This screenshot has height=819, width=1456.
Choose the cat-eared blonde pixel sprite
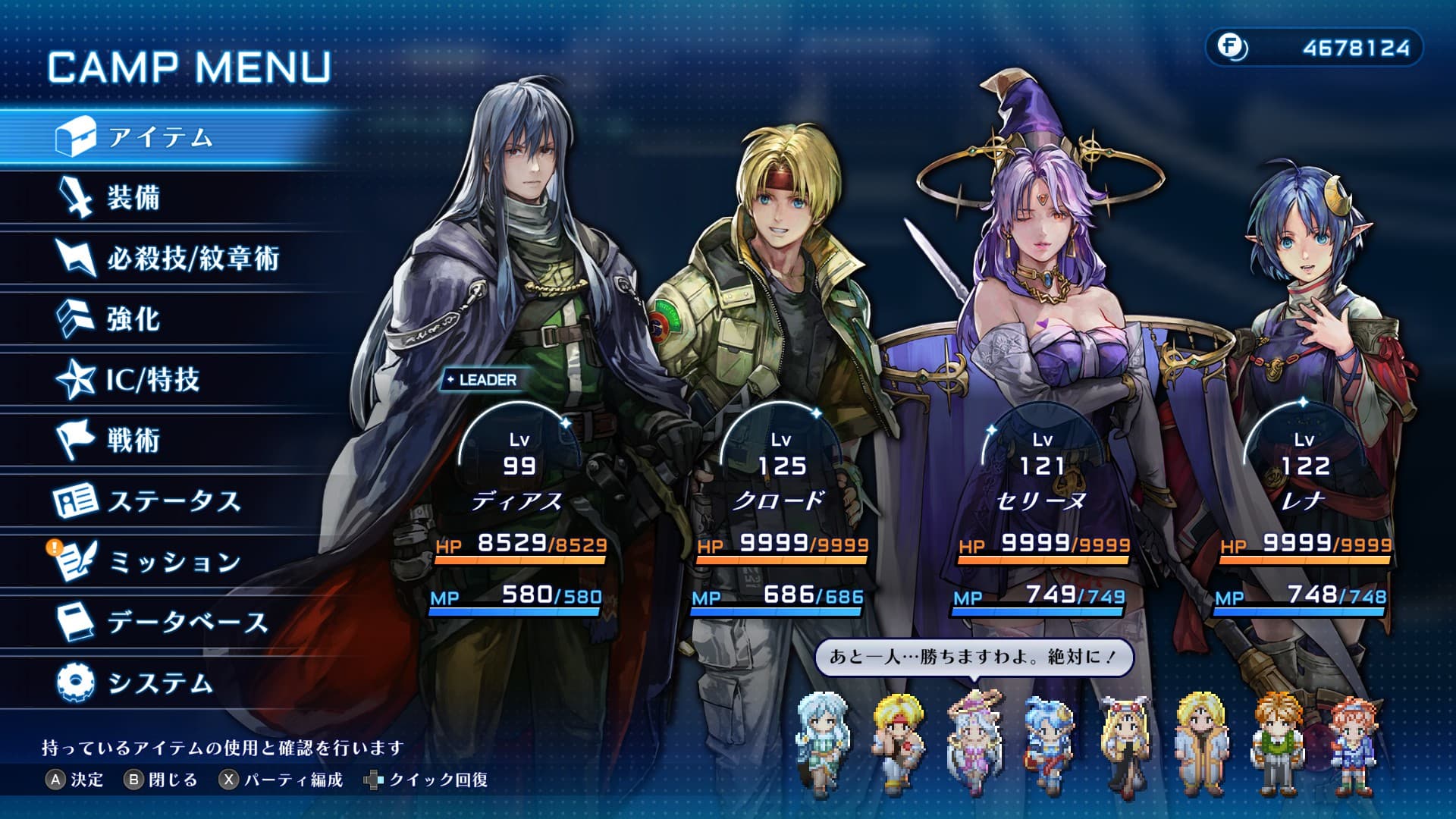pos(1126,744)
